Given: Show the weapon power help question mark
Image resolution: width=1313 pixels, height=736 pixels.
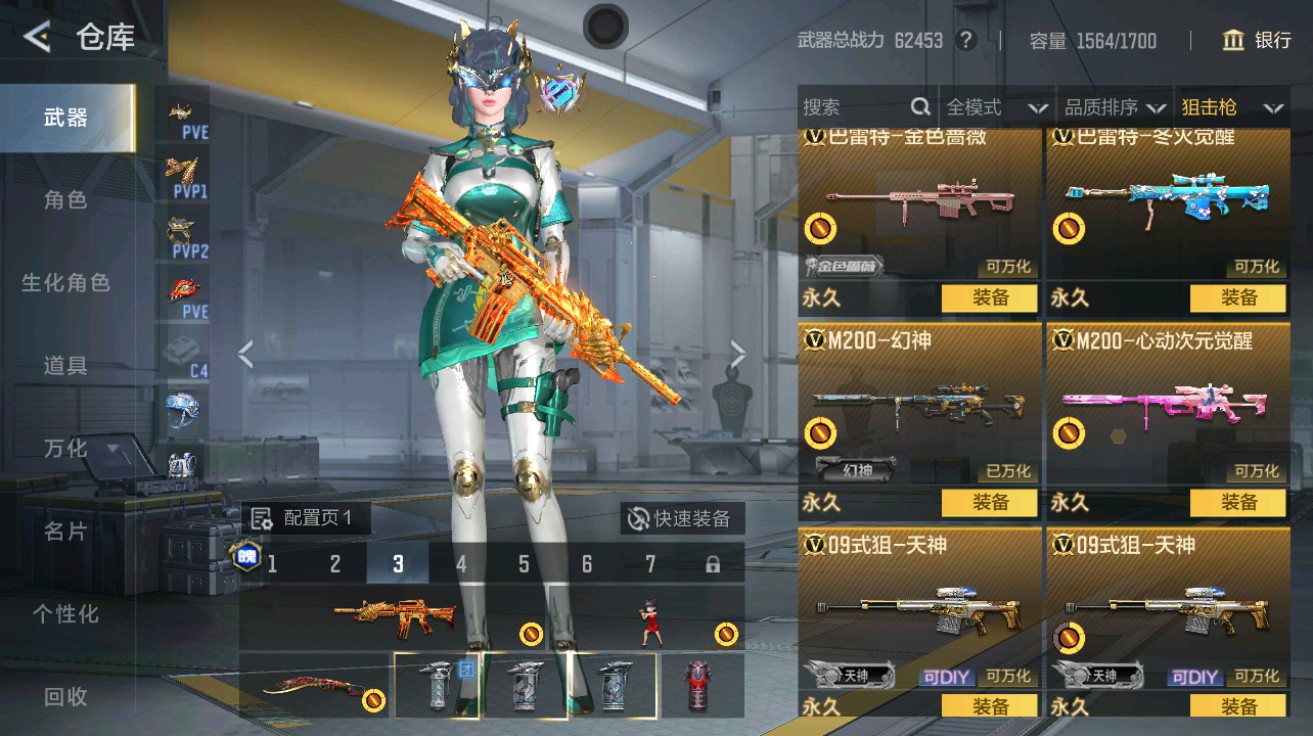Looking at the screenshot, I should point(965,40).
